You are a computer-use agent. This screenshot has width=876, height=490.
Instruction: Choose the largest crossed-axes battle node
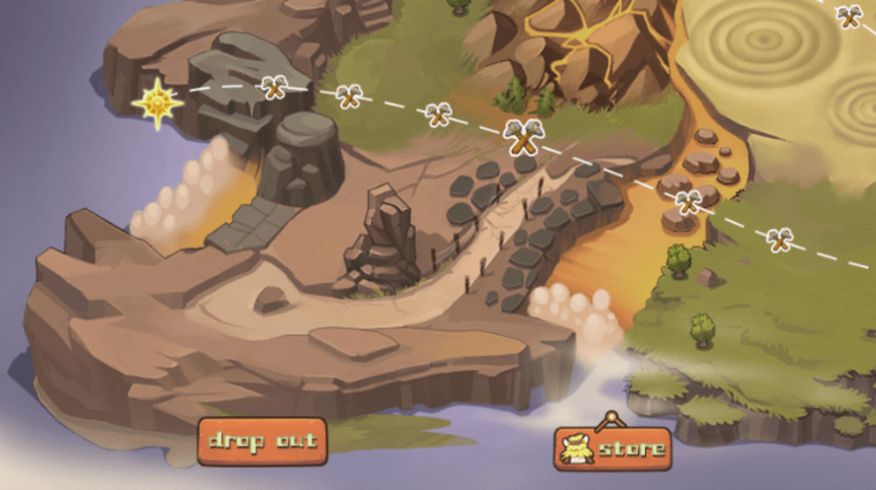click(523, 136)
